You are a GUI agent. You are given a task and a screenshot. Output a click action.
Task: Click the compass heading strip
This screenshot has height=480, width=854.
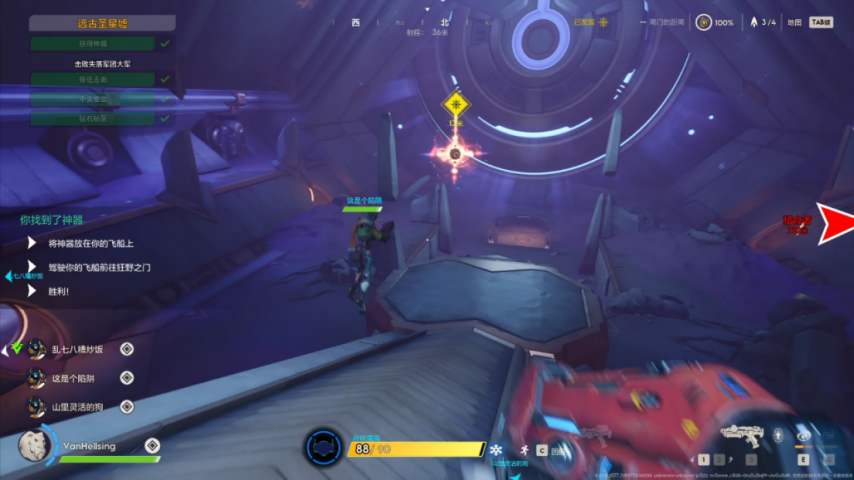click(x=418, y=23)
